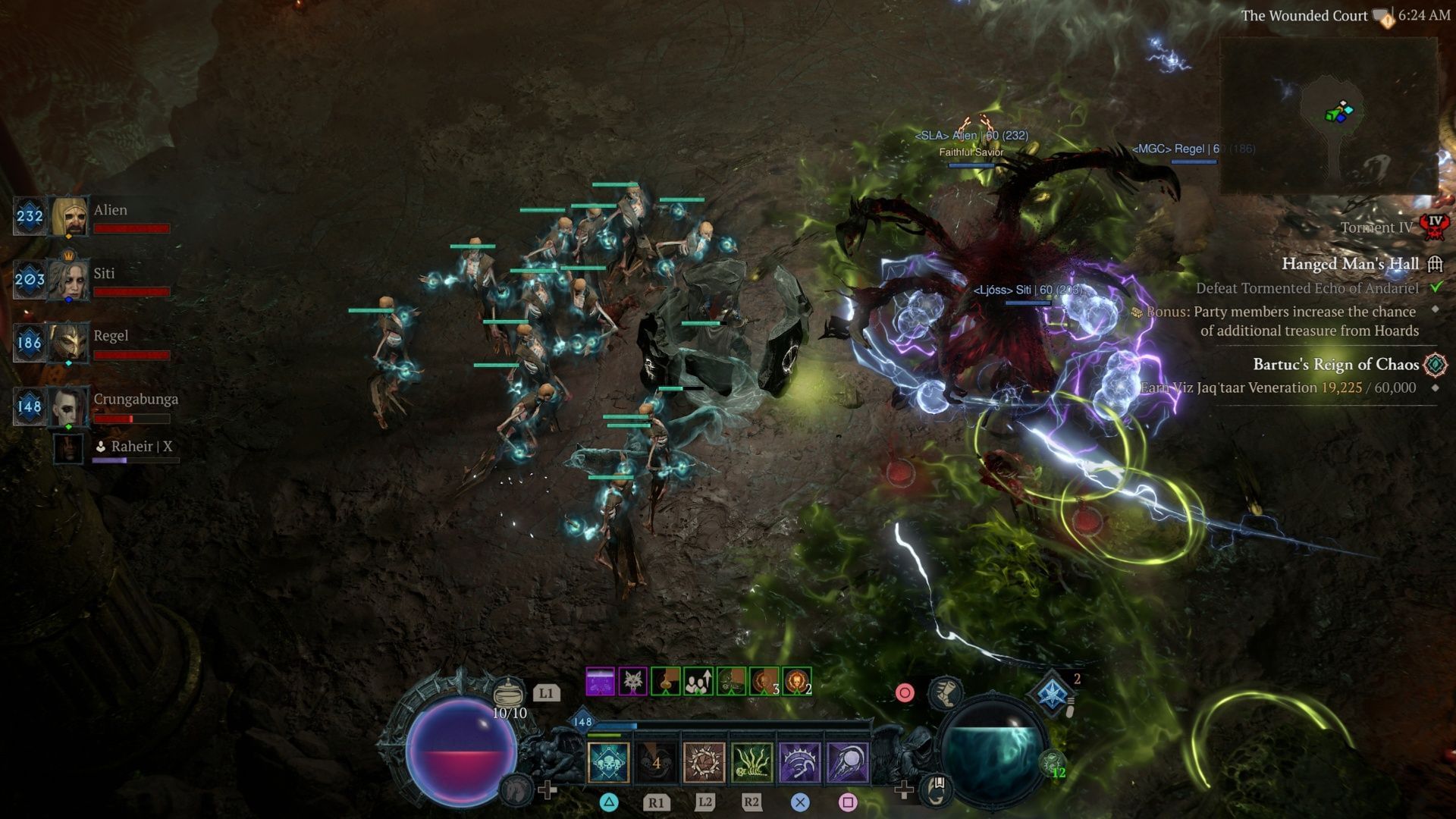This screenshot has width=1456, height=819.
Task: Activate the three skulls skill
Action: pyautogui.click(x=609, y=762)
